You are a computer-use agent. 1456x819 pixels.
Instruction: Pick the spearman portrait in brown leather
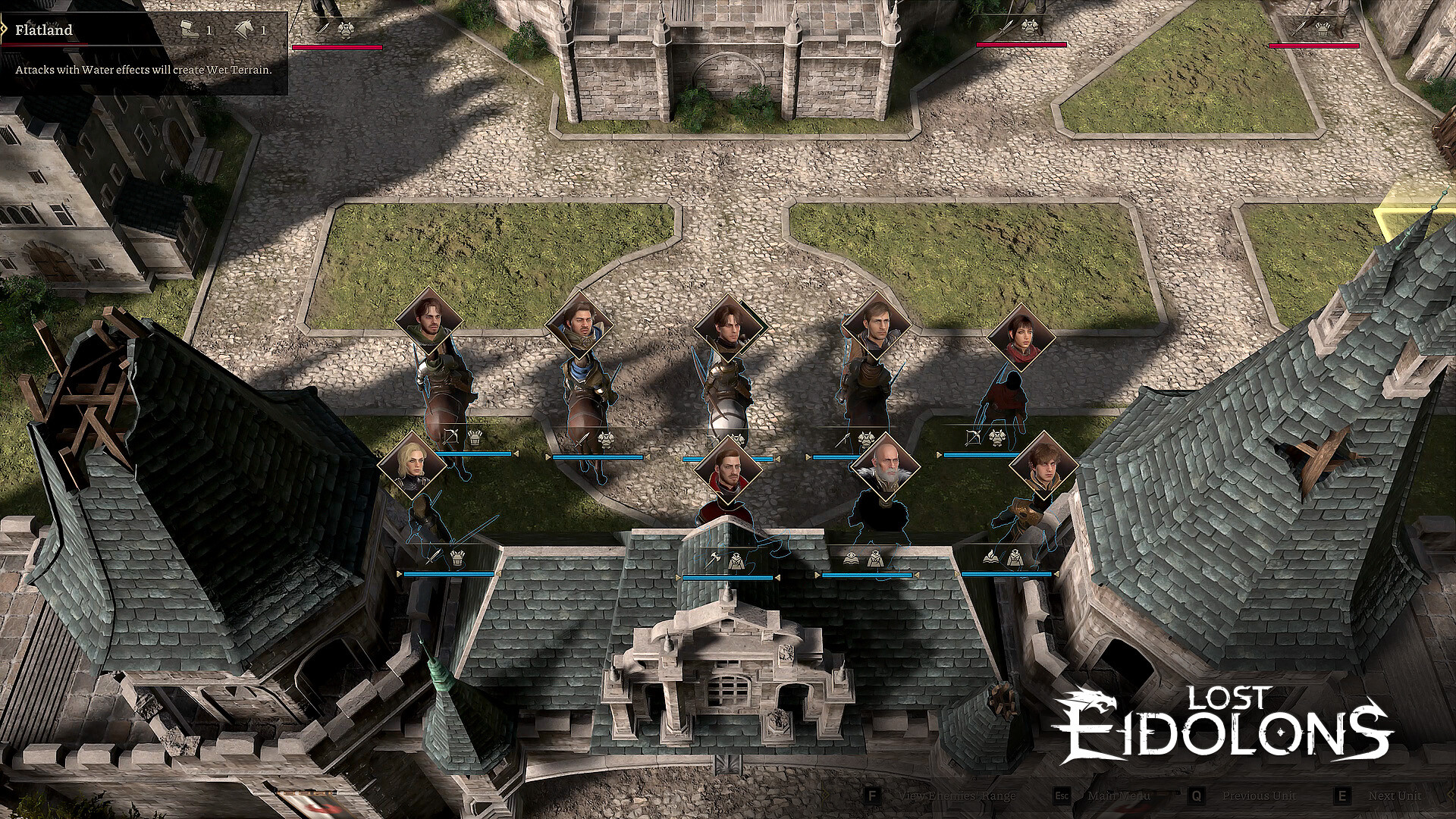click(x=877, y=325)
